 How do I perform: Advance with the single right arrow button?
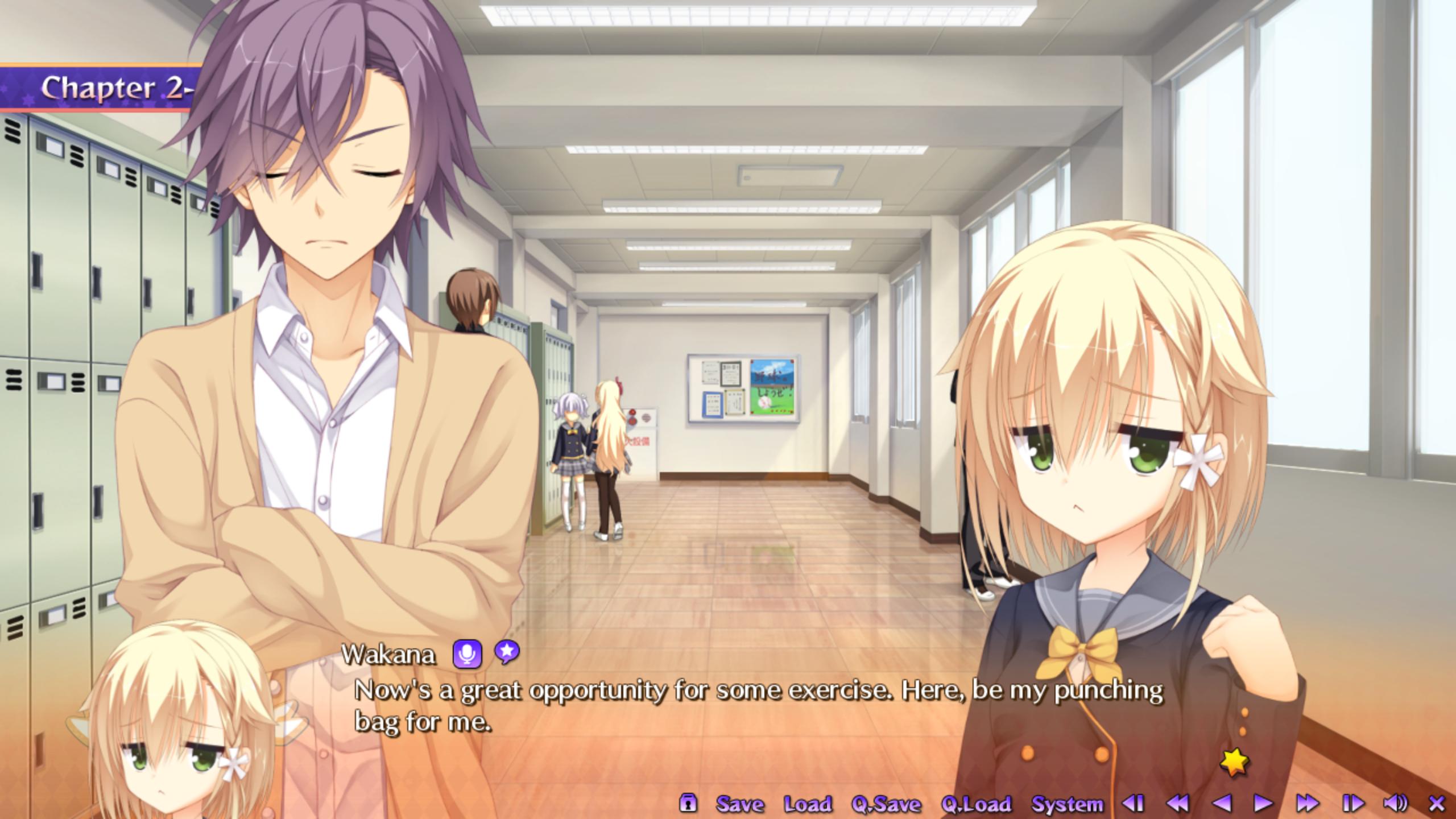pos(1263,803)
